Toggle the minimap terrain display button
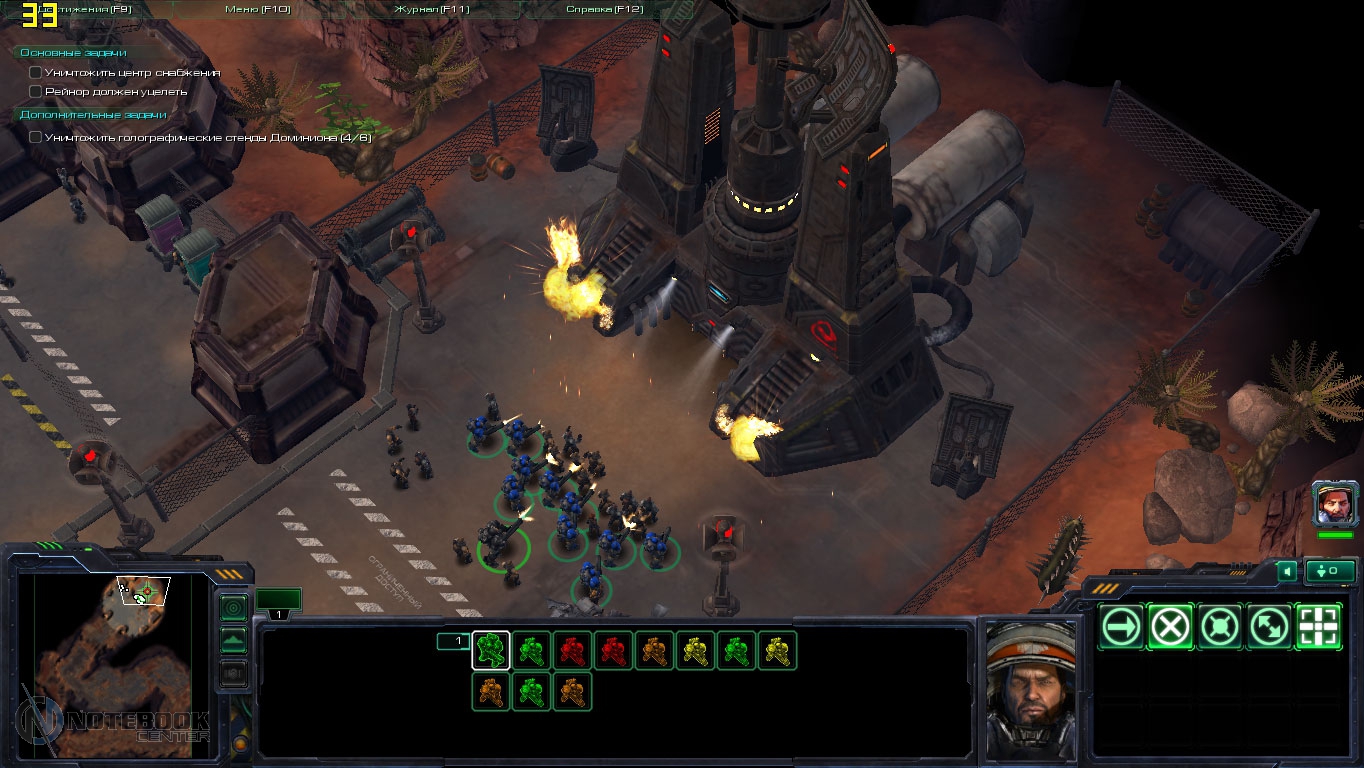The height and width of the screenshot is (768, 1364). pyautogui.click(x=233, y=640)
